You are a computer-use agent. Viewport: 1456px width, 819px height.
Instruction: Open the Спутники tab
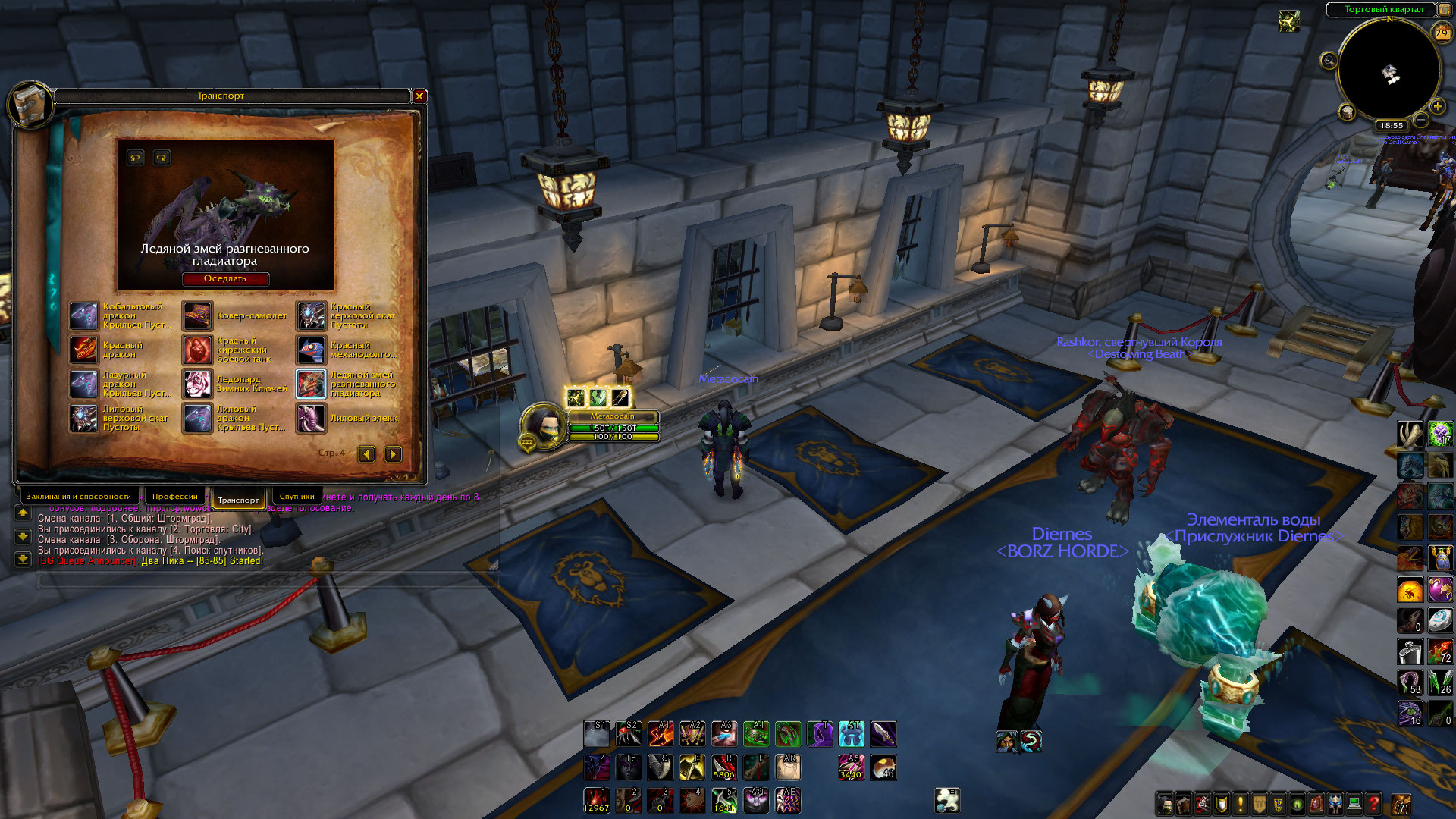click(x=297, y=497)
